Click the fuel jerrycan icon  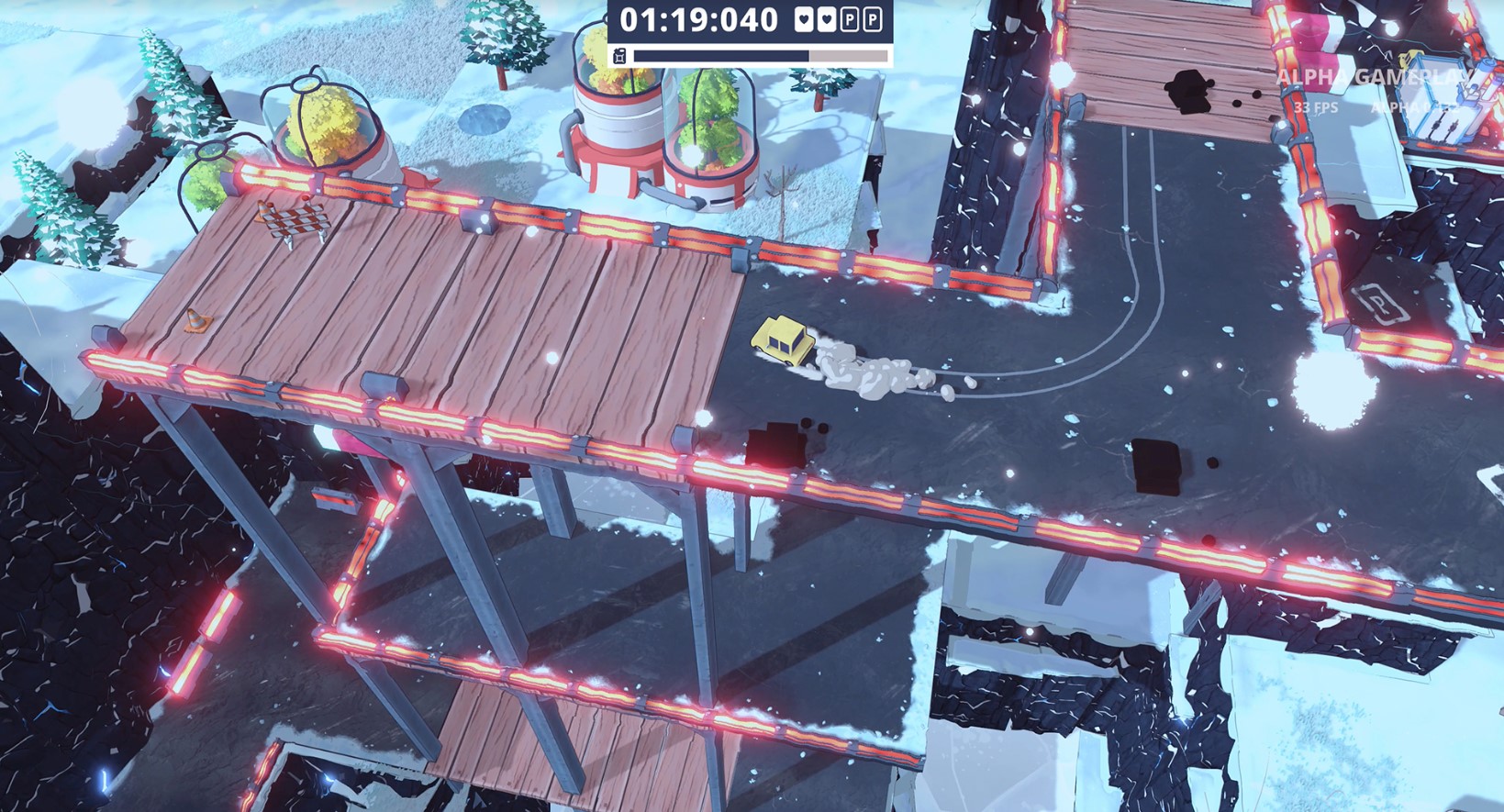click(x=619, y=57)
